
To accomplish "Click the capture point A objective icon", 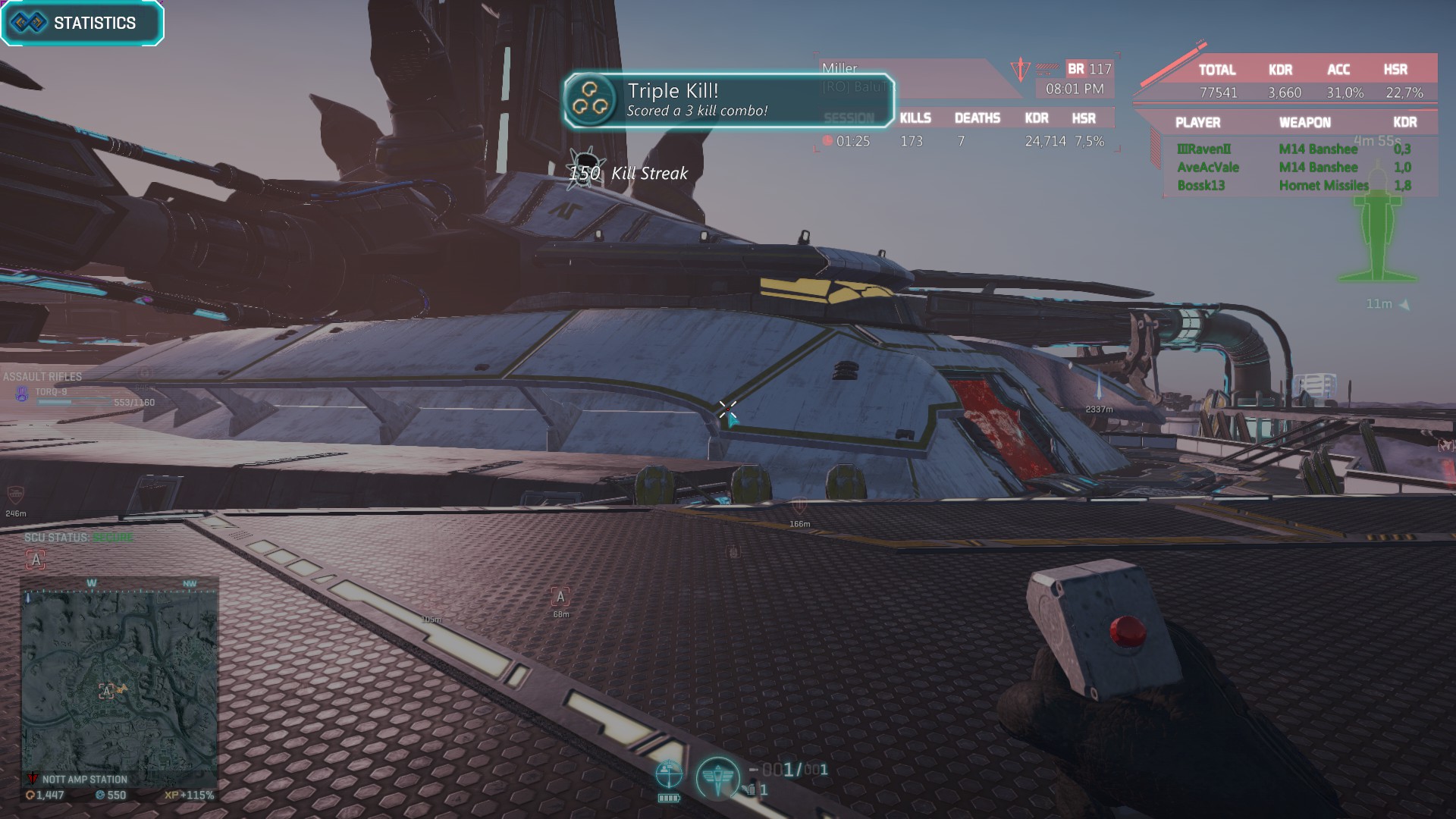I will point(560,597).
